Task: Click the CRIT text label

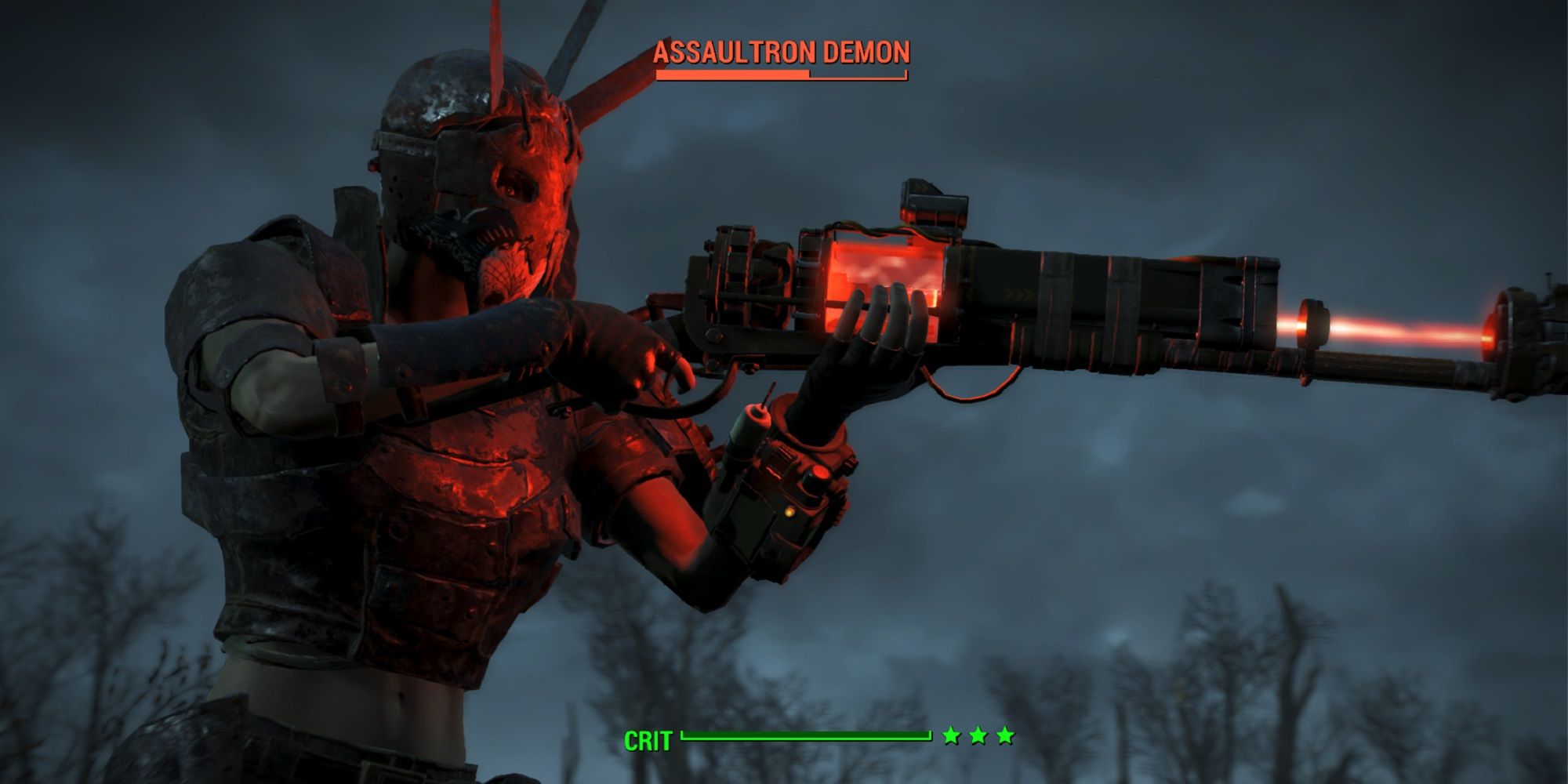Action: (648, 739)
